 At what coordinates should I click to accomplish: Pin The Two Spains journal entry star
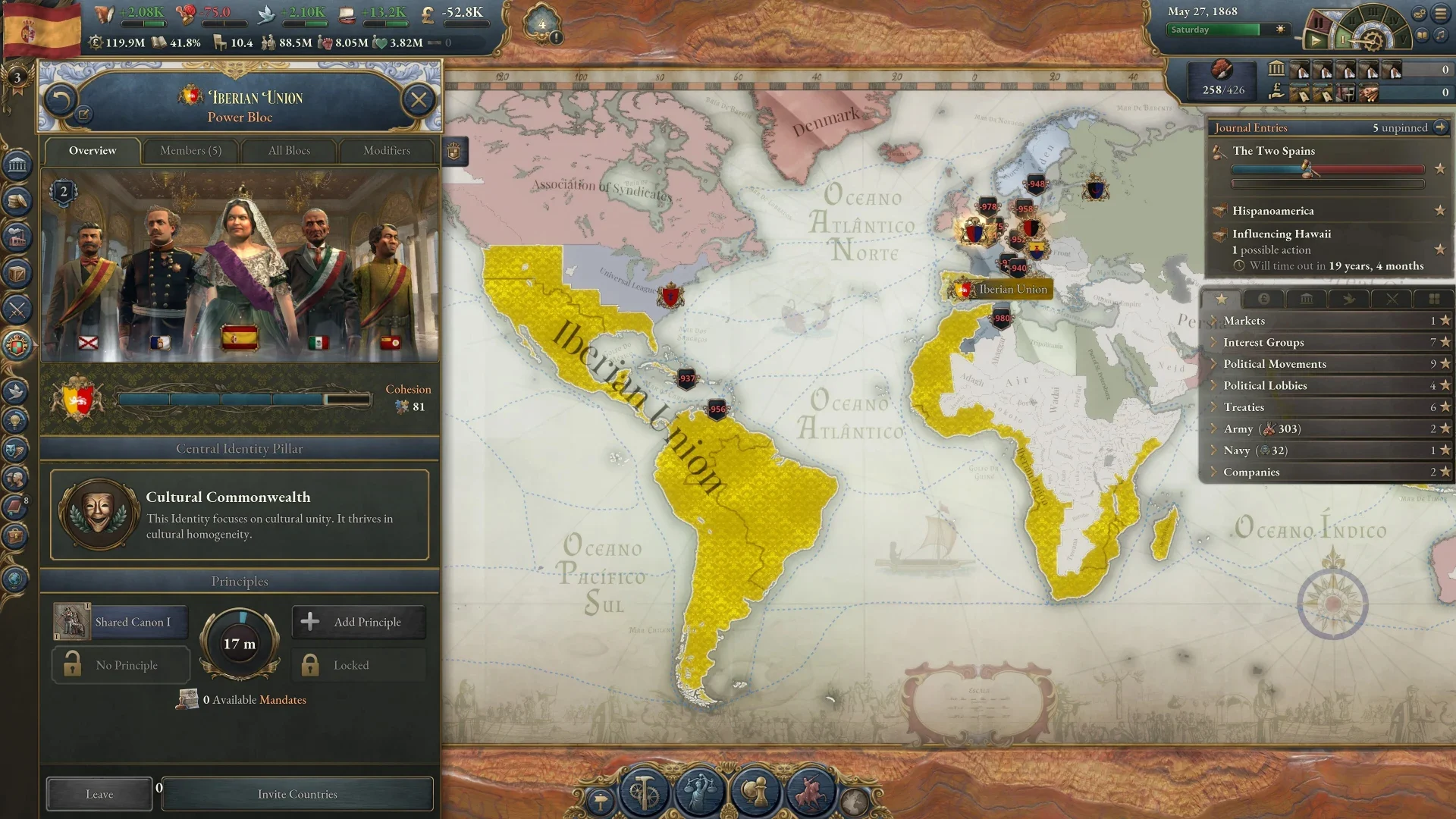[x=1440, y=170]
